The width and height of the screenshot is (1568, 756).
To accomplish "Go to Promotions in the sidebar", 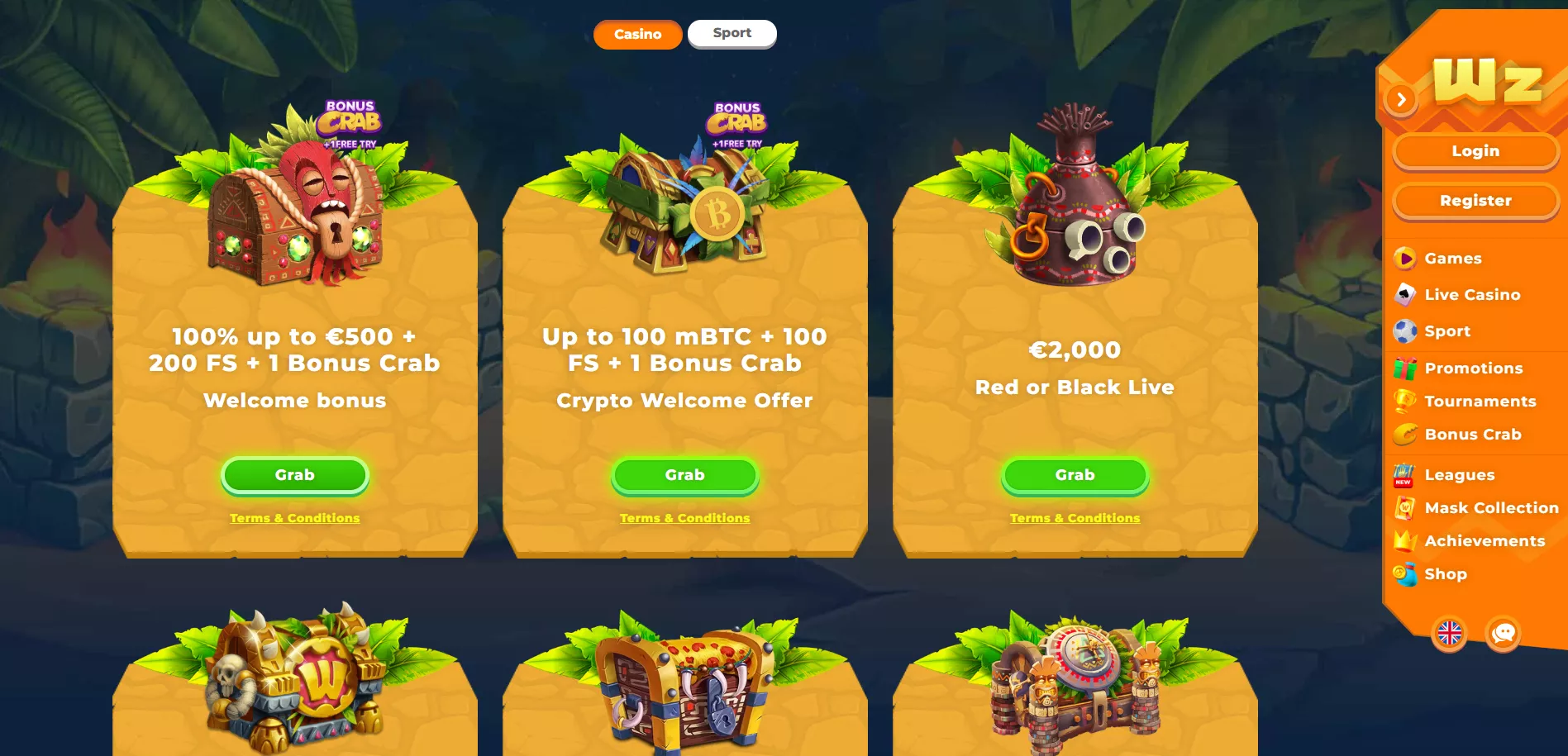I will coord(1473,368).
